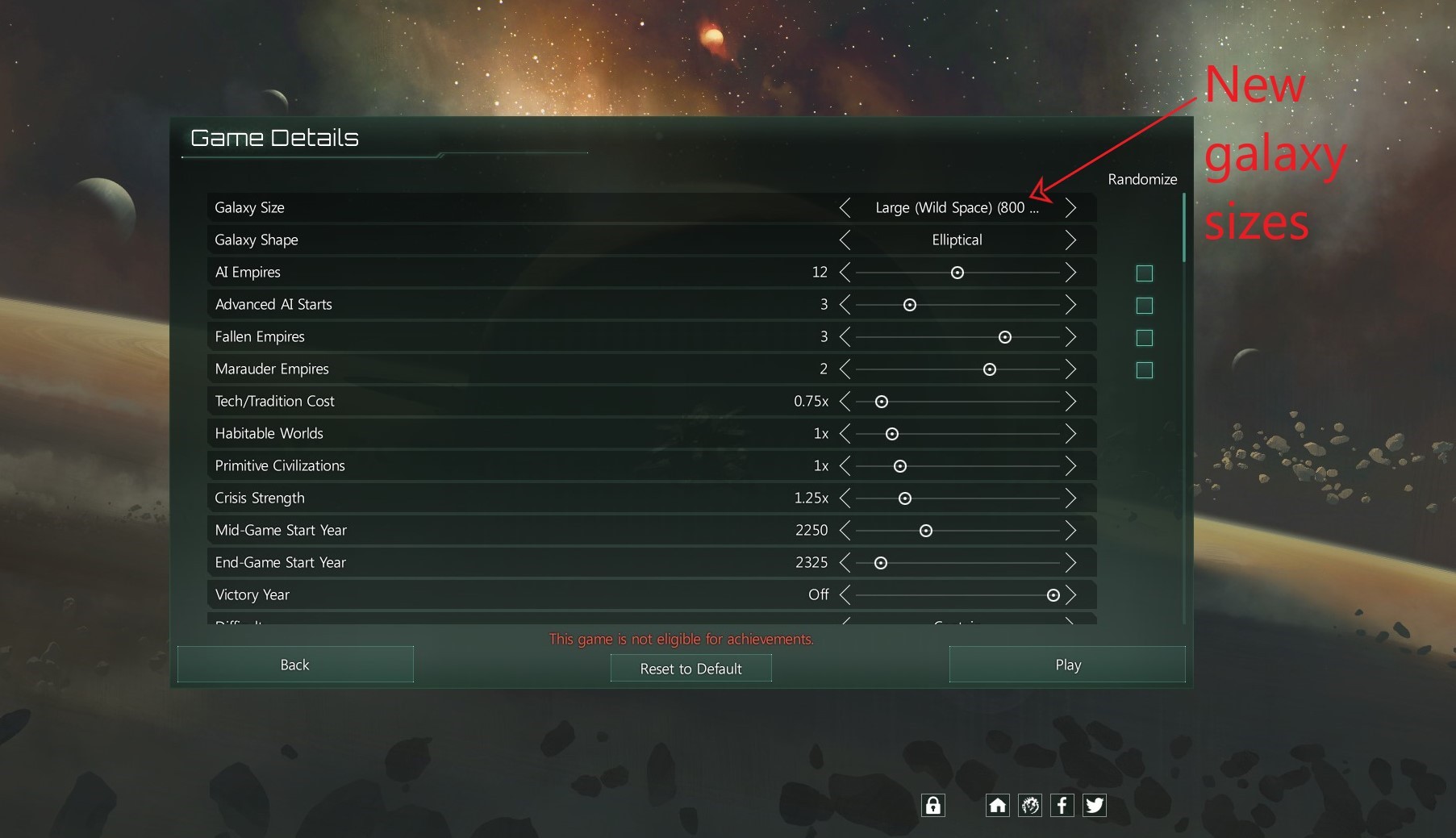
Task: Decrease Fallen Empires with left arrow
Action: (x=845, y=337)
